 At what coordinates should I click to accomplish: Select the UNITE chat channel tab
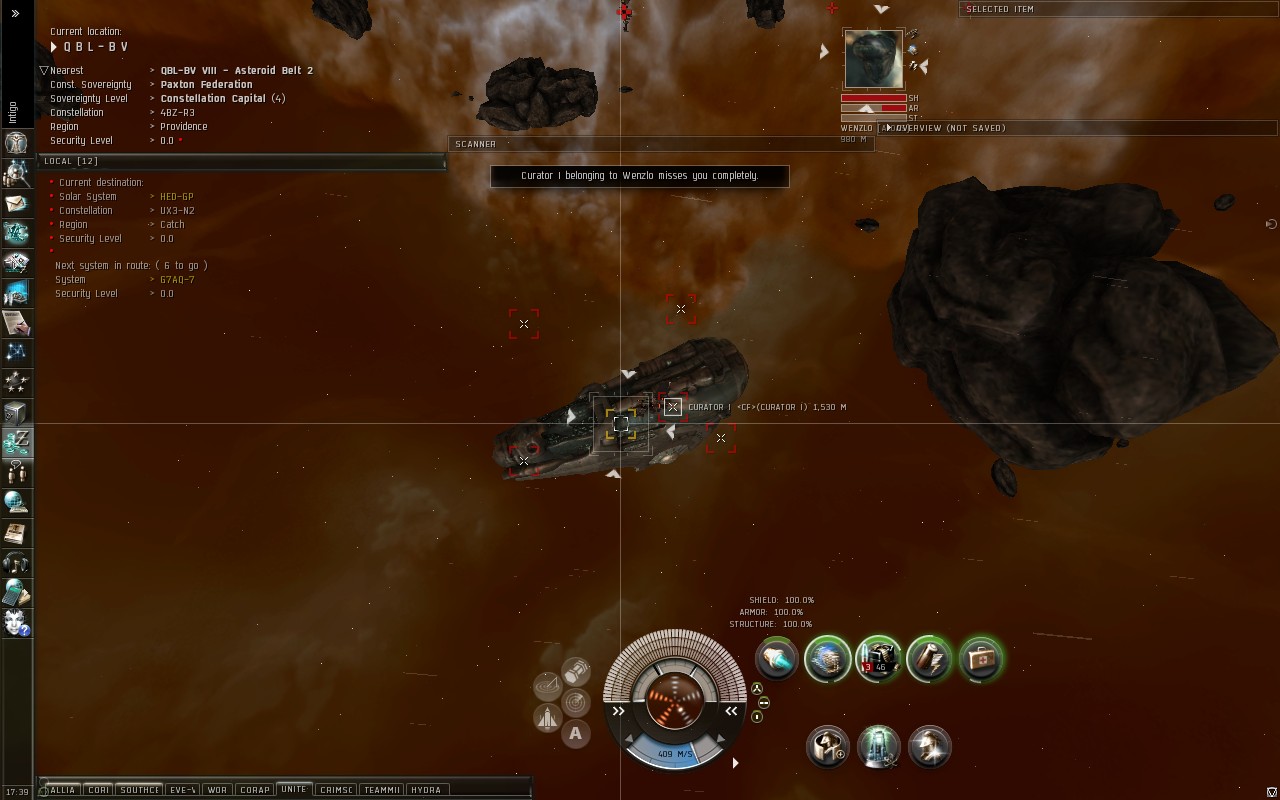(294, 790)
